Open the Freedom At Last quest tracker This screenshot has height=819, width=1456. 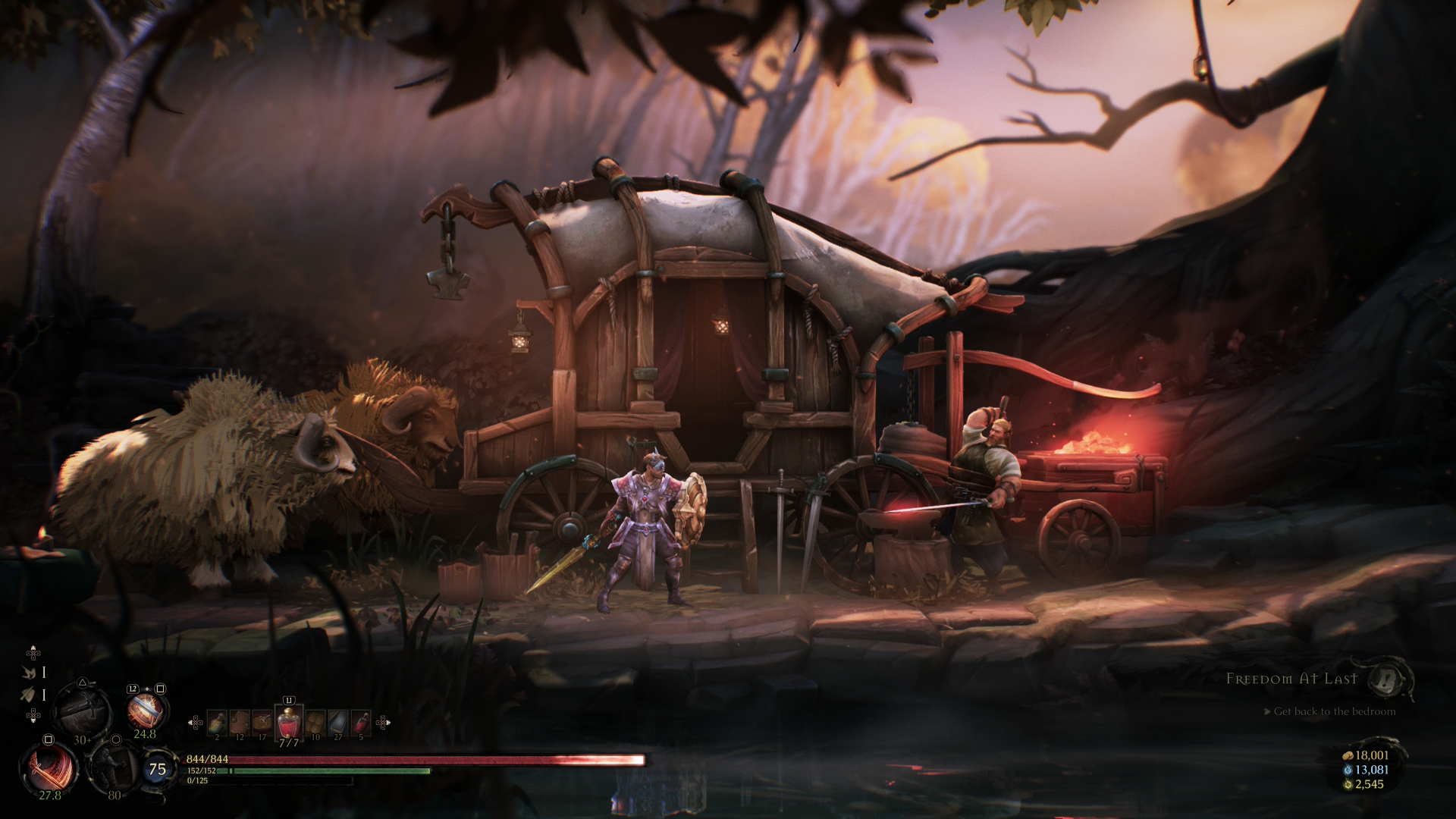pyautogui.click(x=1291, y=679)
